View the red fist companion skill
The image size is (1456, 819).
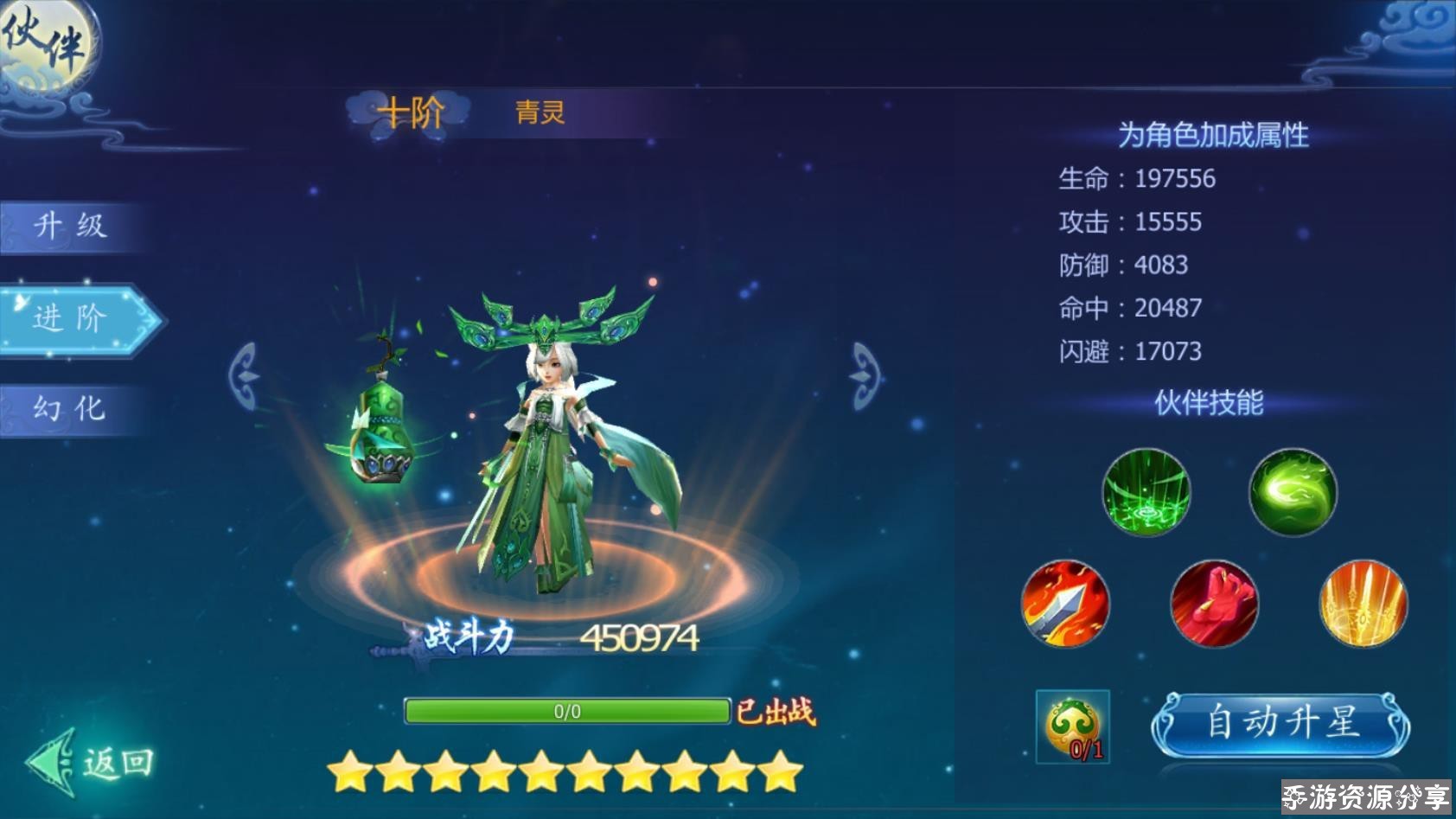tap(1214, 604)
